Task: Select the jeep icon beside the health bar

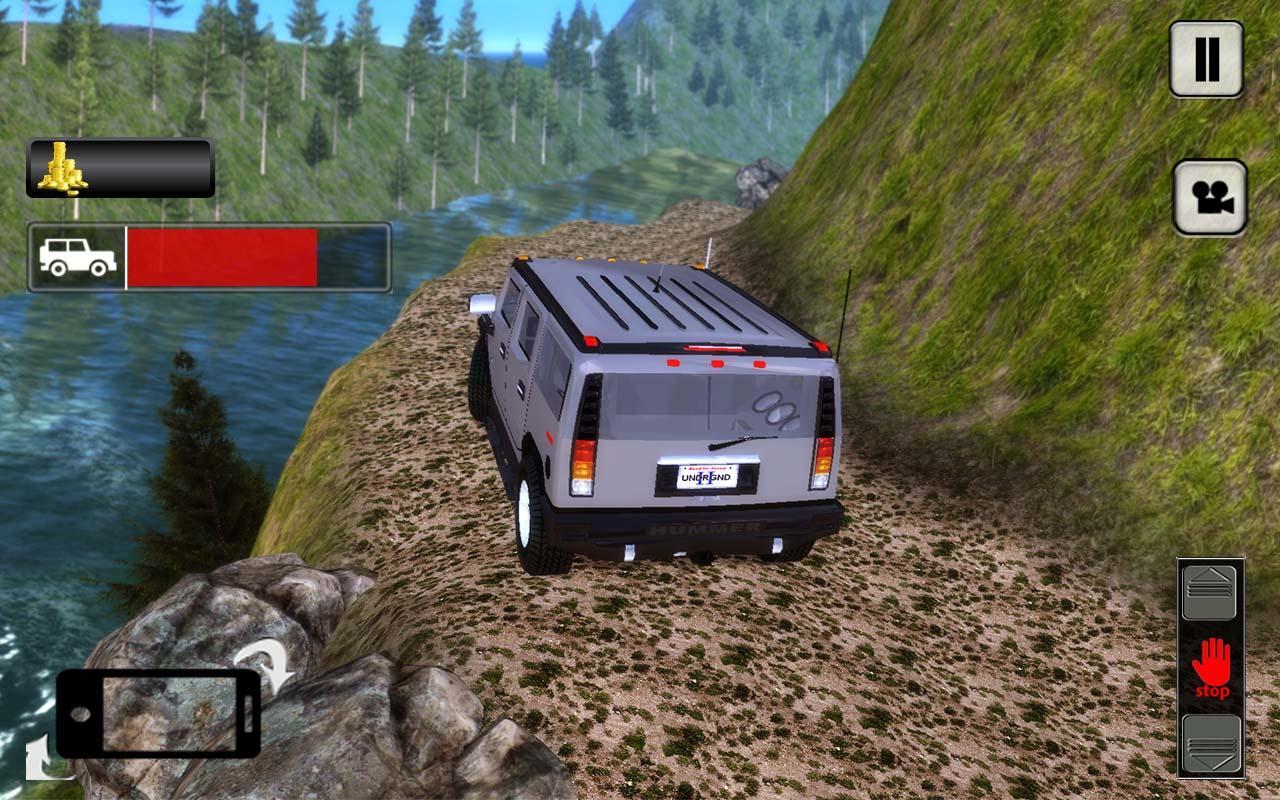Action: [x=75, y=258]
